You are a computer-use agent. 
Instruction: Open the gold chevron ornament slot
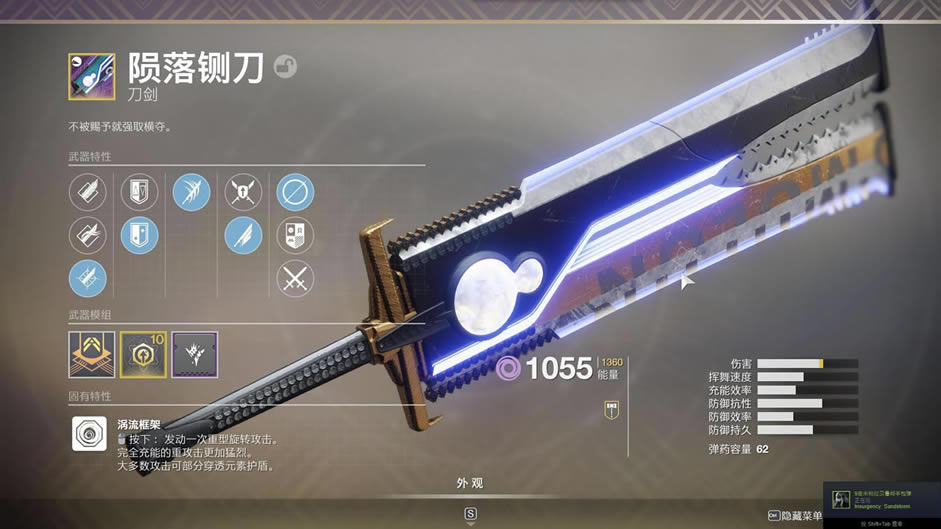(91, 354)
